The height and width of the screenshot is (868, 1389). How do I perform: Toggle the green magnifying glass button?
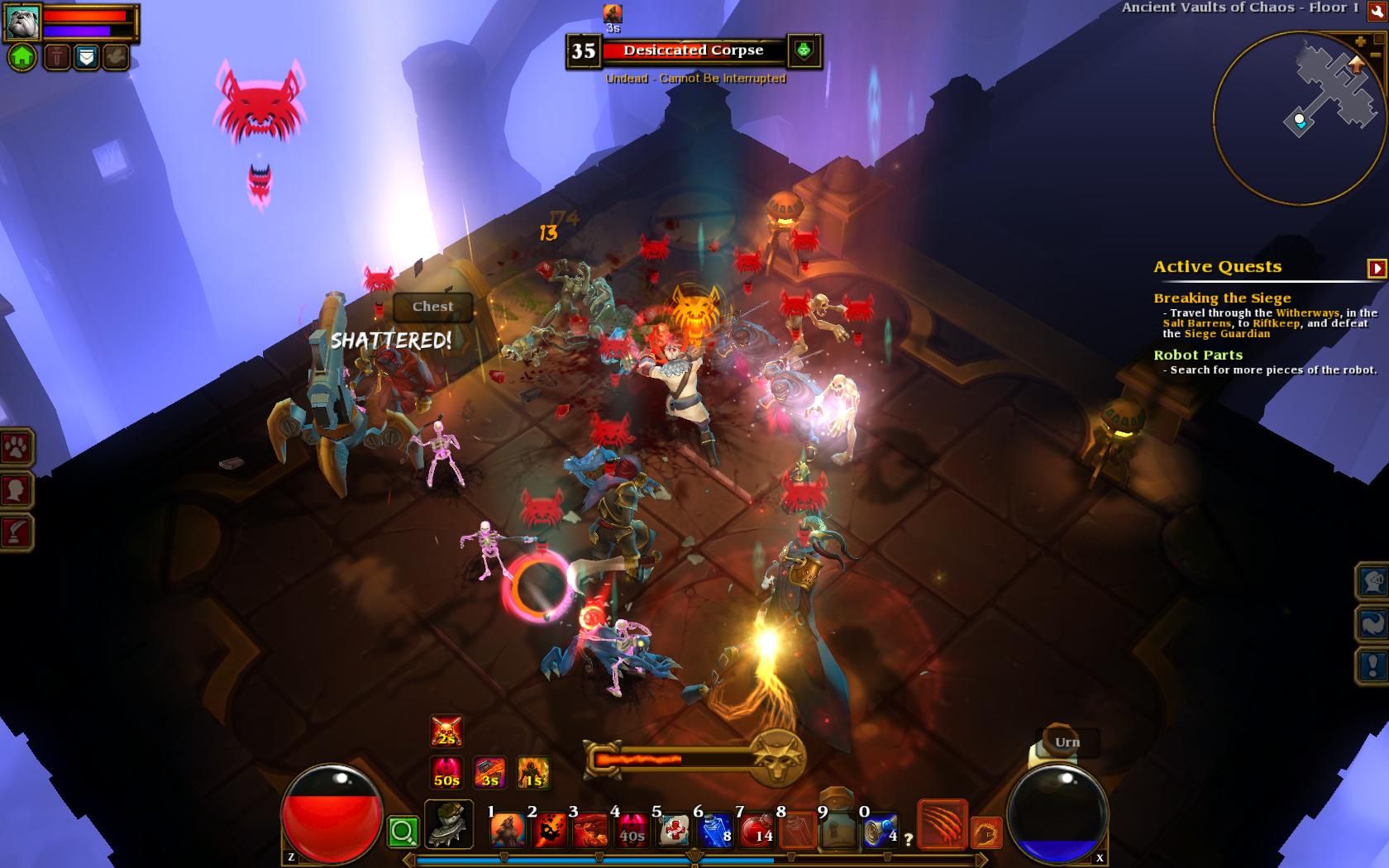pos(403,832)
